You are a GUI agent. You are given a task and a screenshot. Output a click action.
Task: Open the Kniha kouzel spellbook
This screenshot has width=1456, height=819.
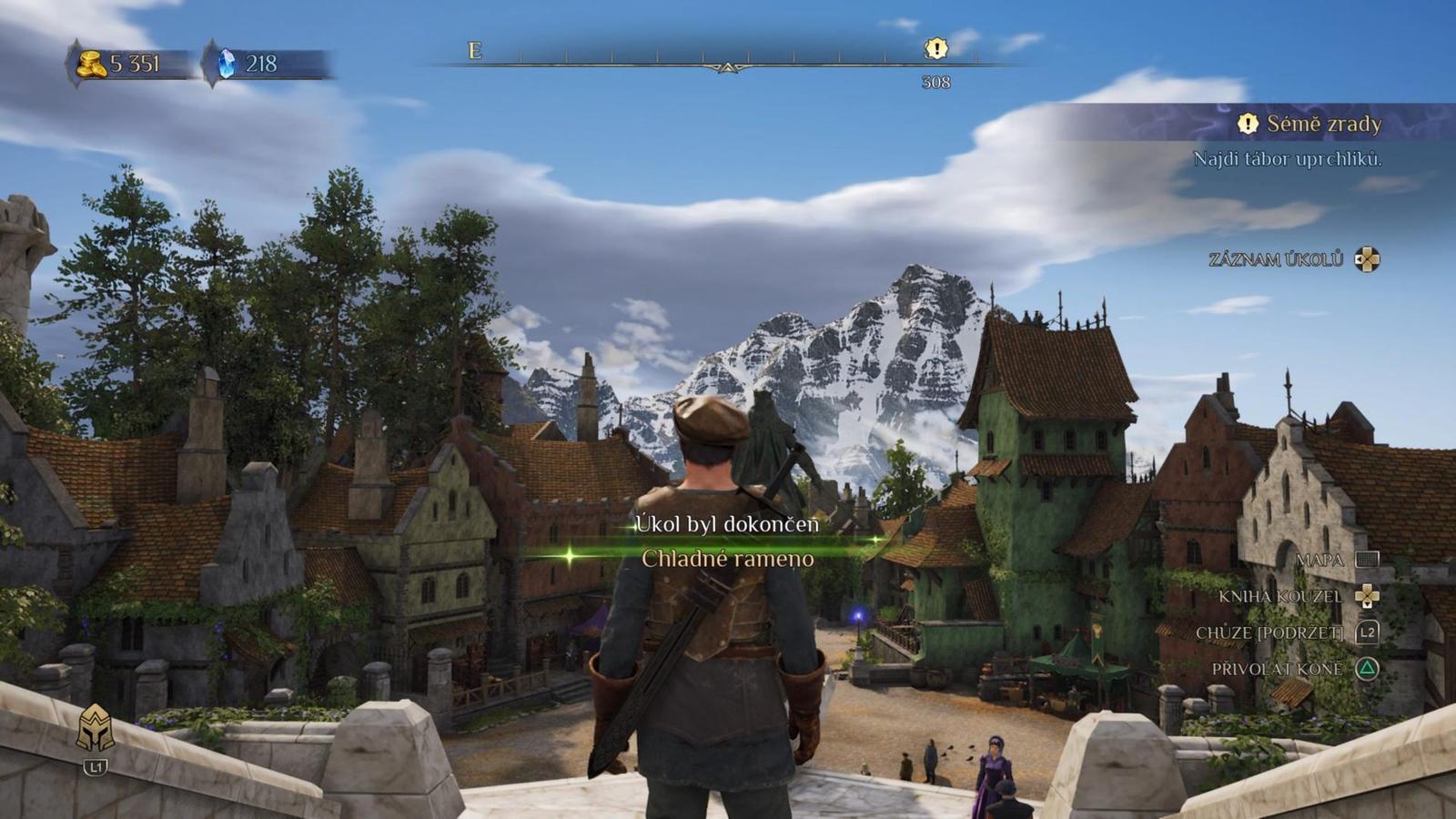tap(1298, 596)
